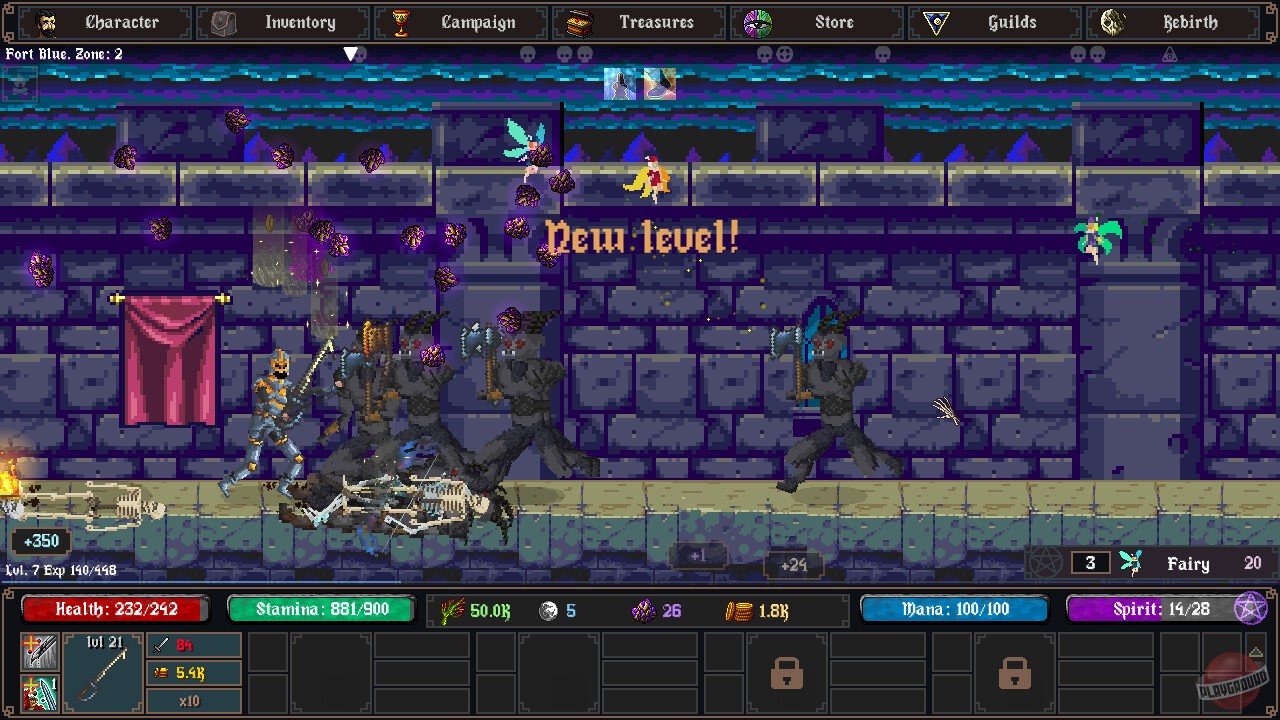Select the coins icon showing 1.8K gold
This screenshot has width=1280, height=720.
click(x=742, y=611)
